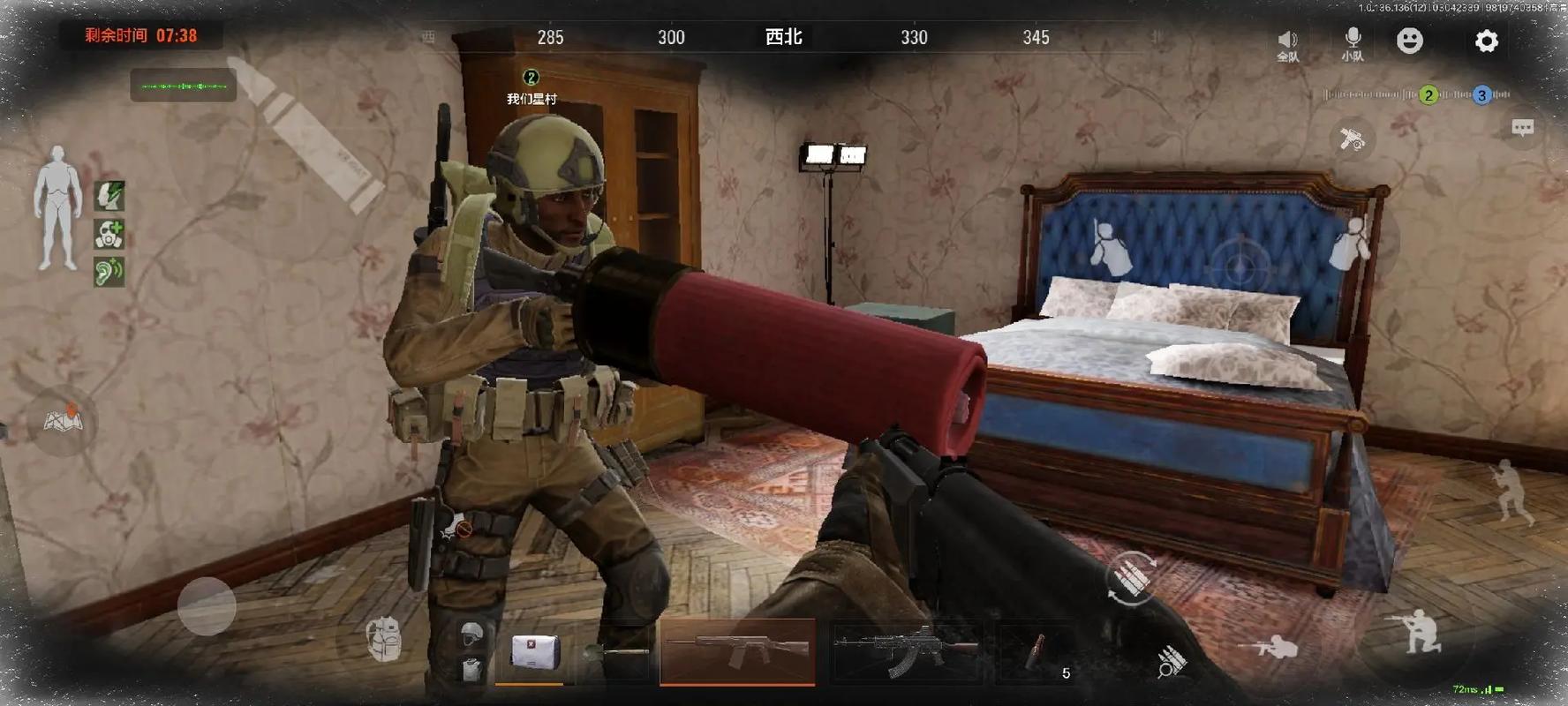Tap the weapon inspect icon
This screenshot has height=706, width=1568.
pos(1352,139)
